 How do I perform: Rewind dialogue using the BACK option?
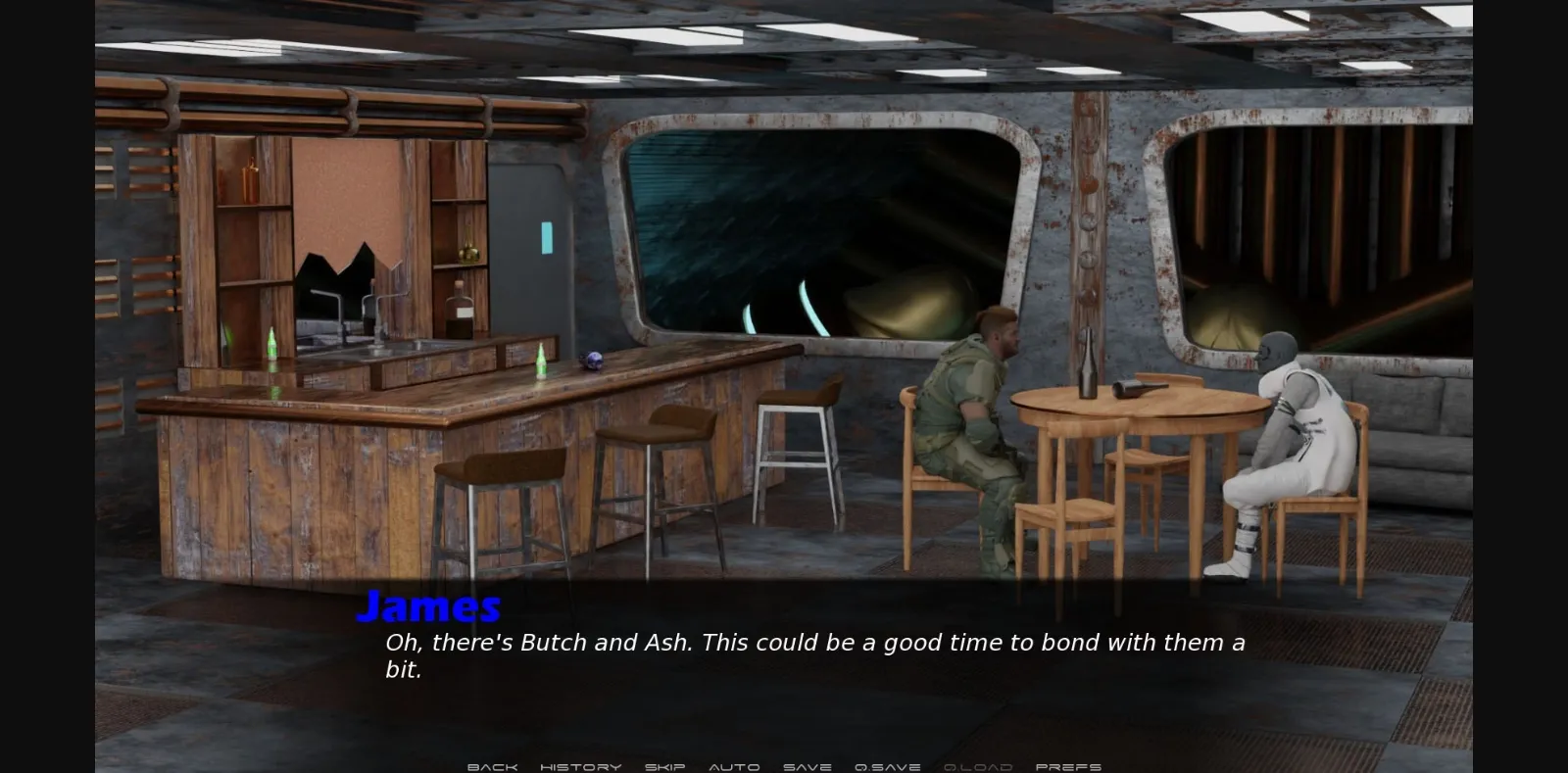tap(493, 767)
